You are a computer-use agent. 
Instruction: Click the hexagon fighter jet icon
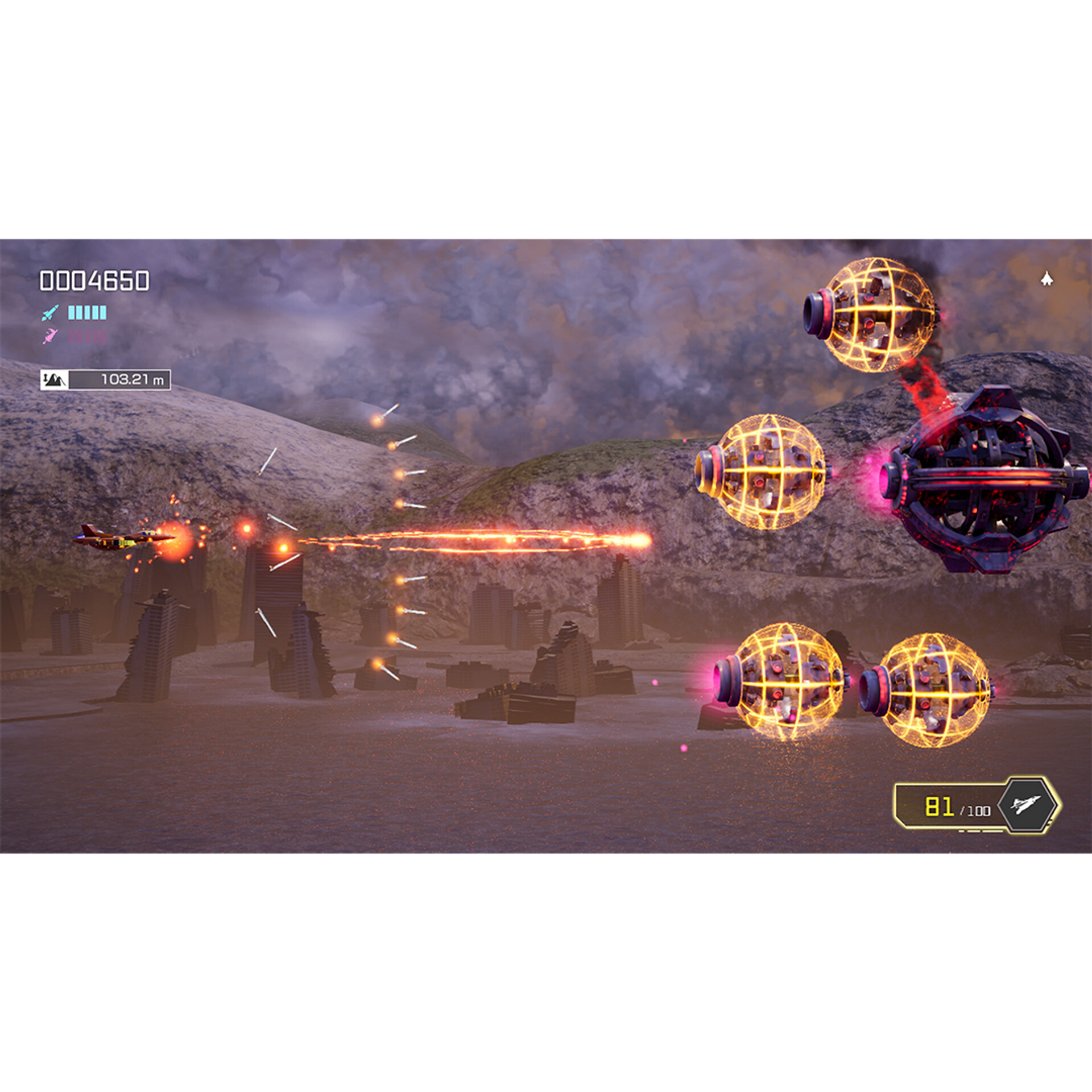click(x=1025, y=805)
